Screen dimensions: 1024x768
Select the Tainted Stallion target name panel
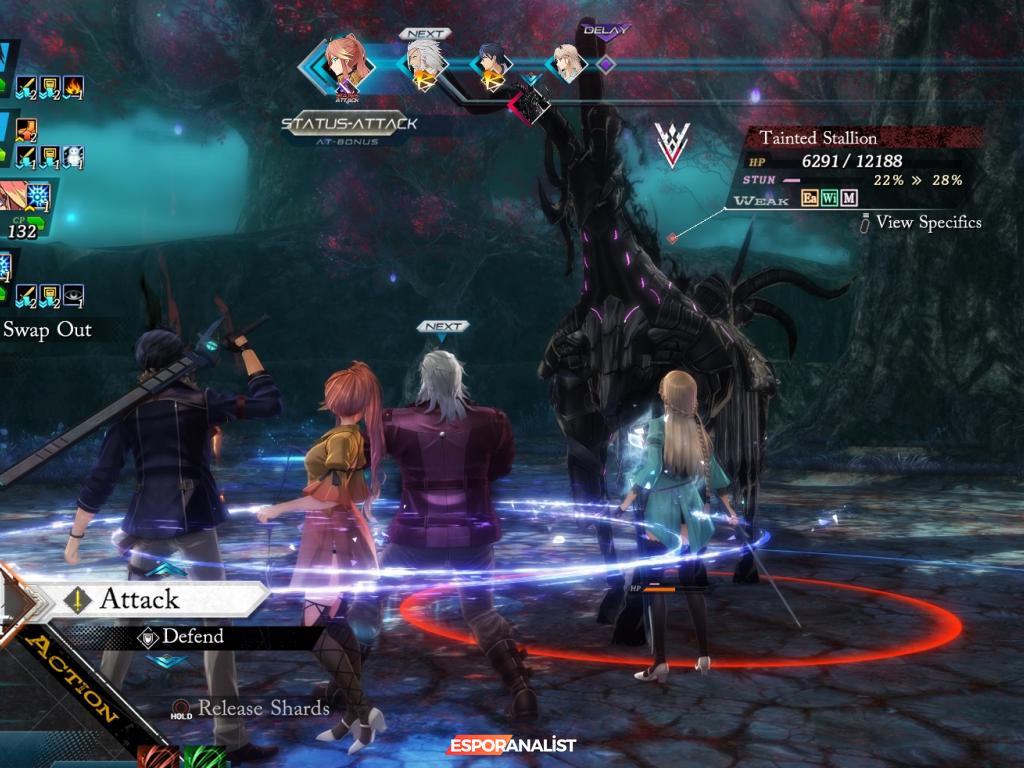pyautogui.click(x=818, y=138)
